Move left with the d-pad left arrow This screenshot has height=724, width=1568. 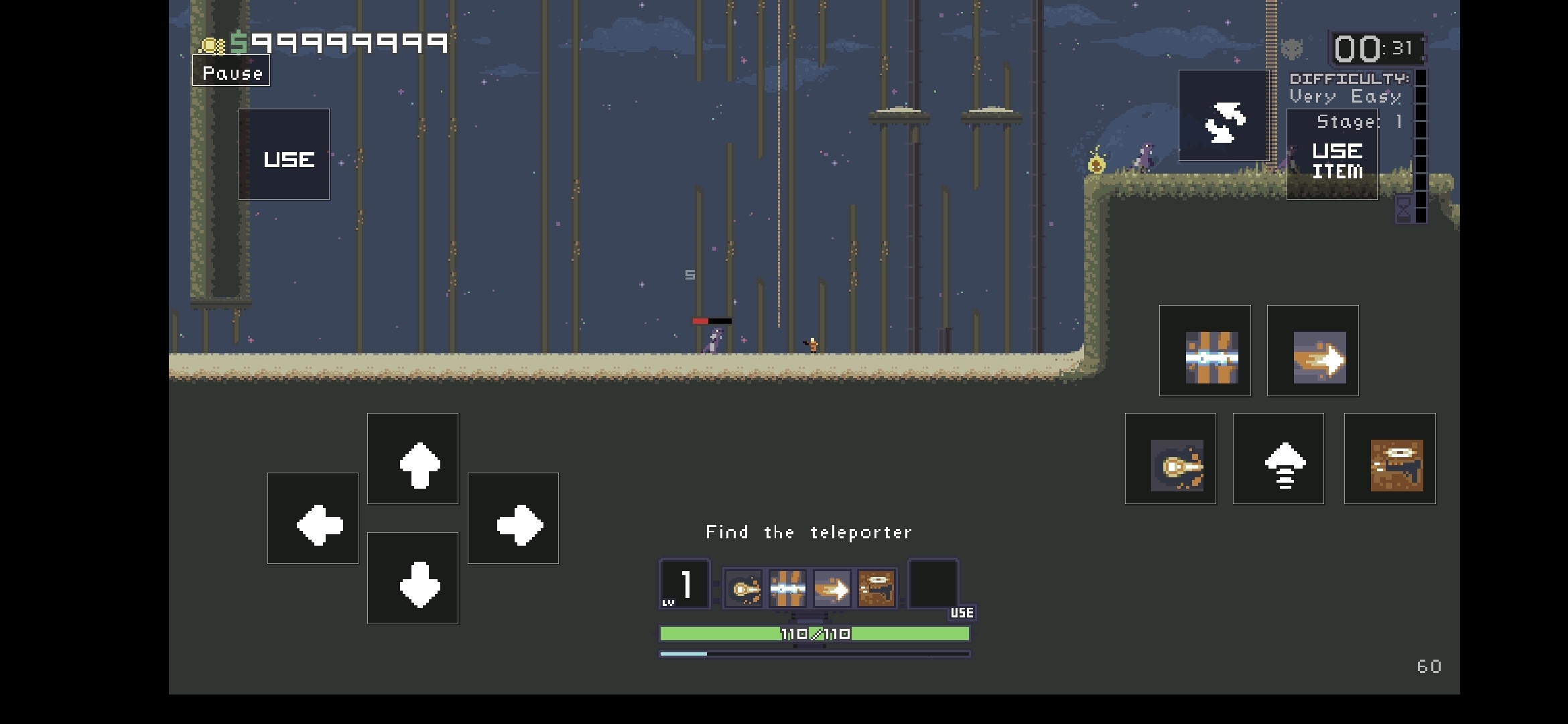pos(313,519)
